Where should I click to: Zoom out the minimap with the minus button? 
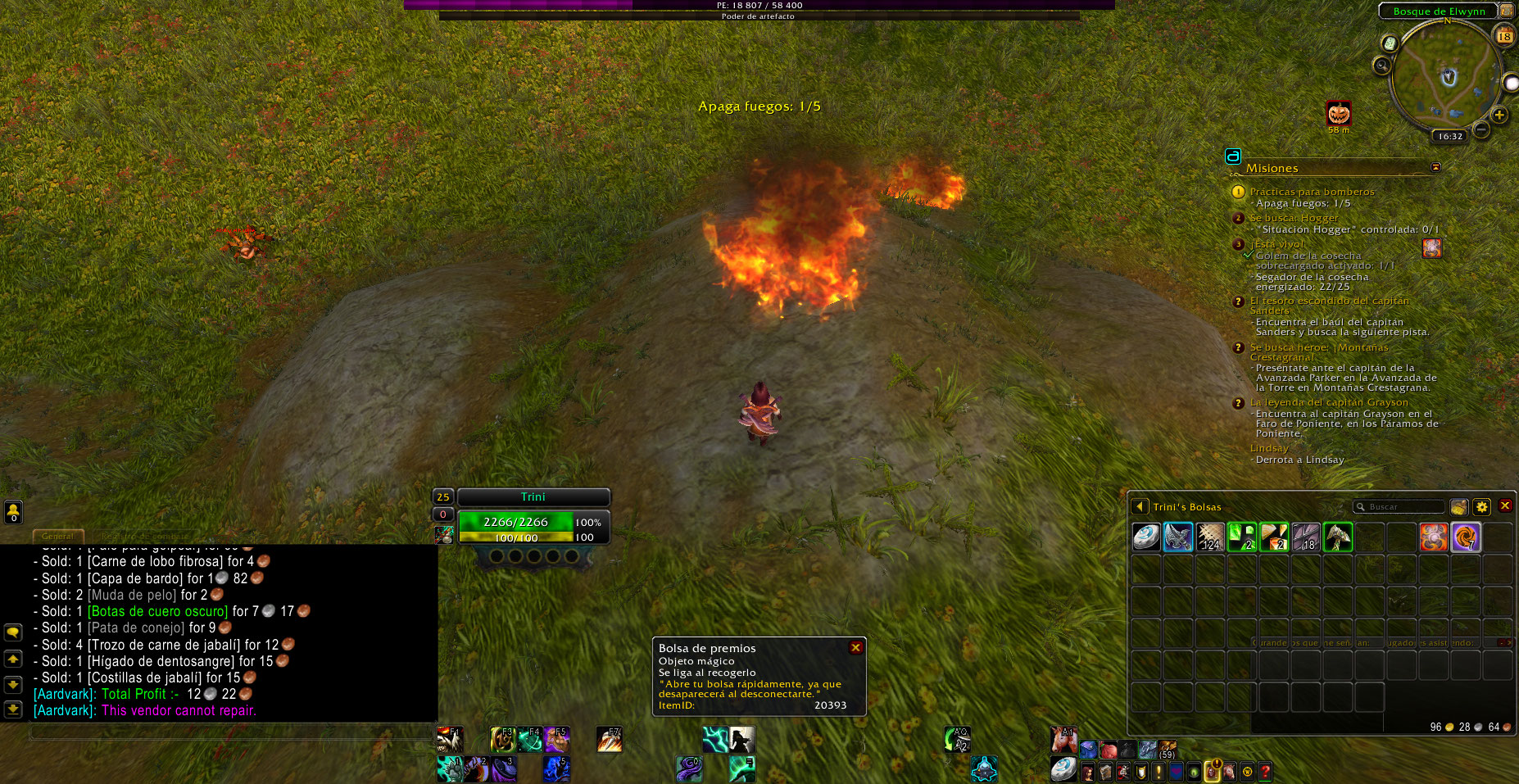pos(1481,130)
